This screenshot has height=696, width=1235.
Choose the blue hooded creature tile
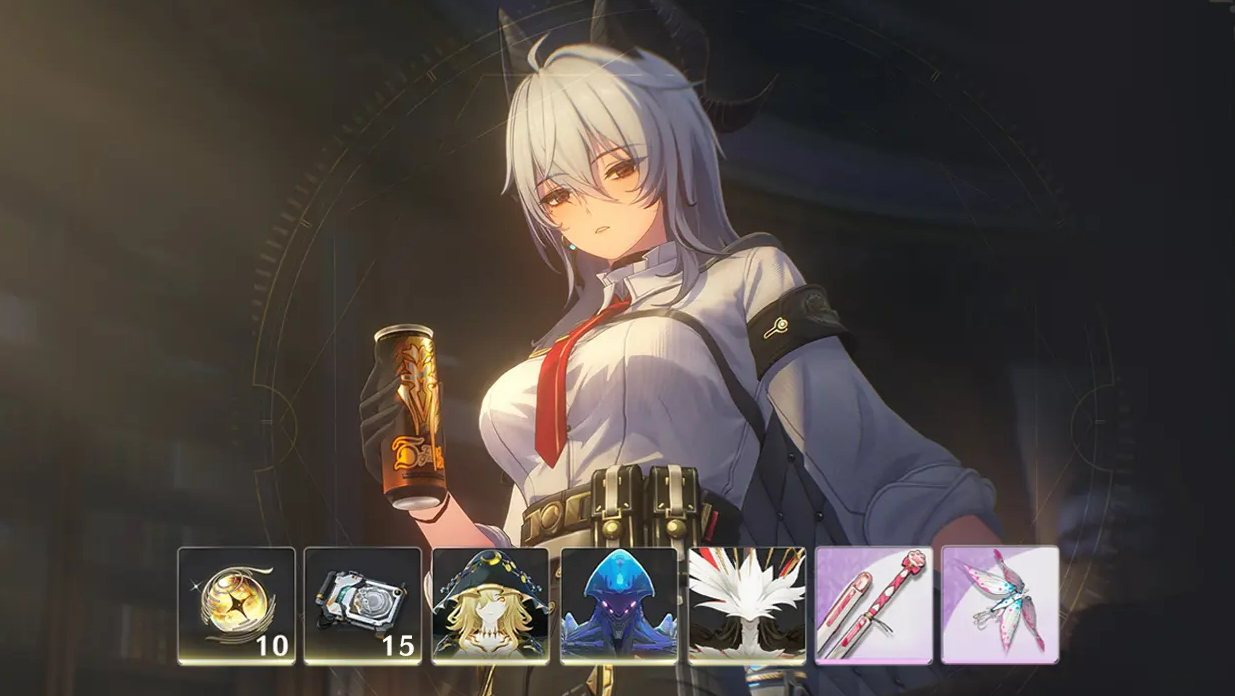619,605
